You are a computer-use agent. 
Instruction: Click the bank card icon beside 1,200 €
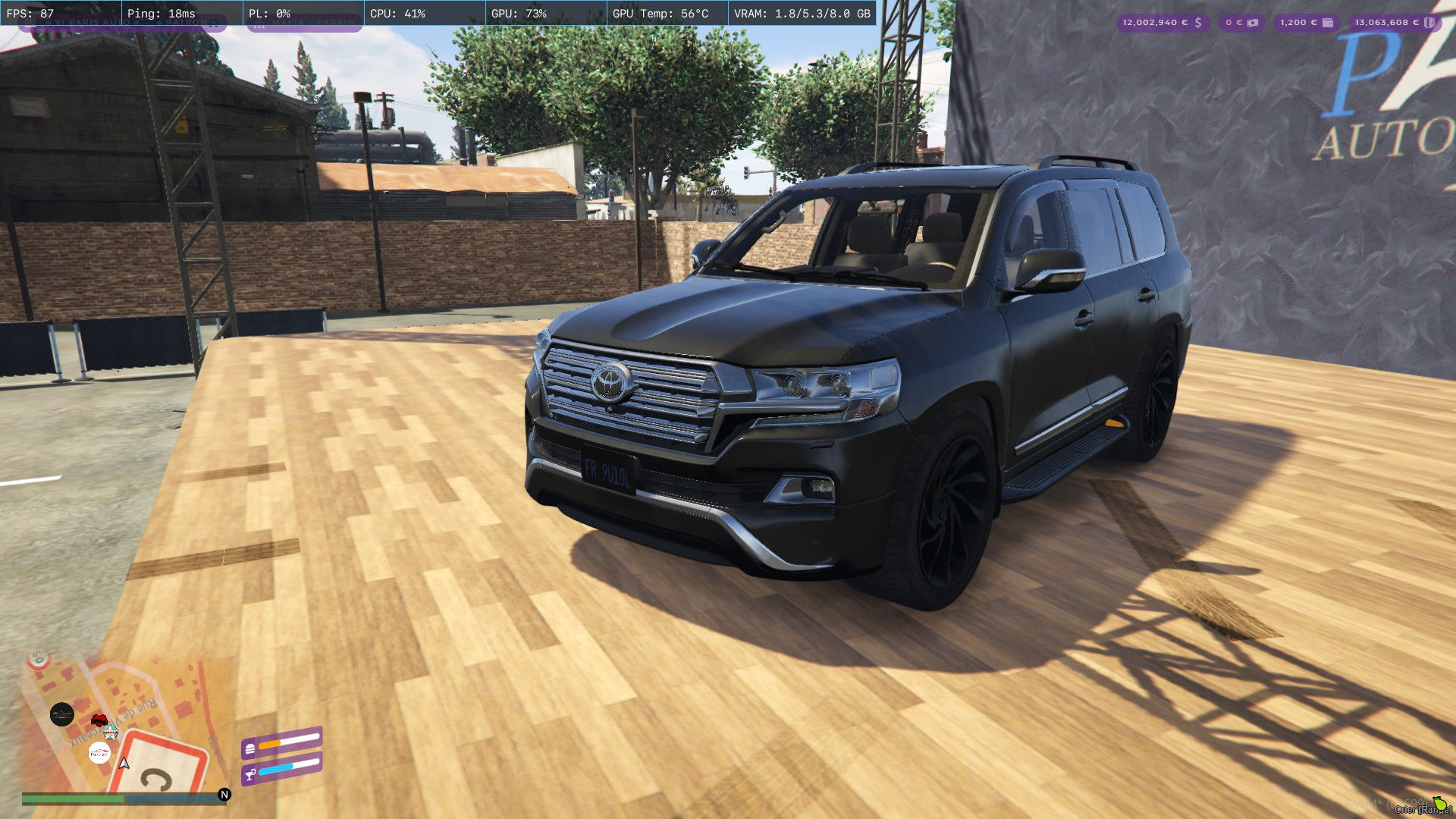[x=1328, y=23]
